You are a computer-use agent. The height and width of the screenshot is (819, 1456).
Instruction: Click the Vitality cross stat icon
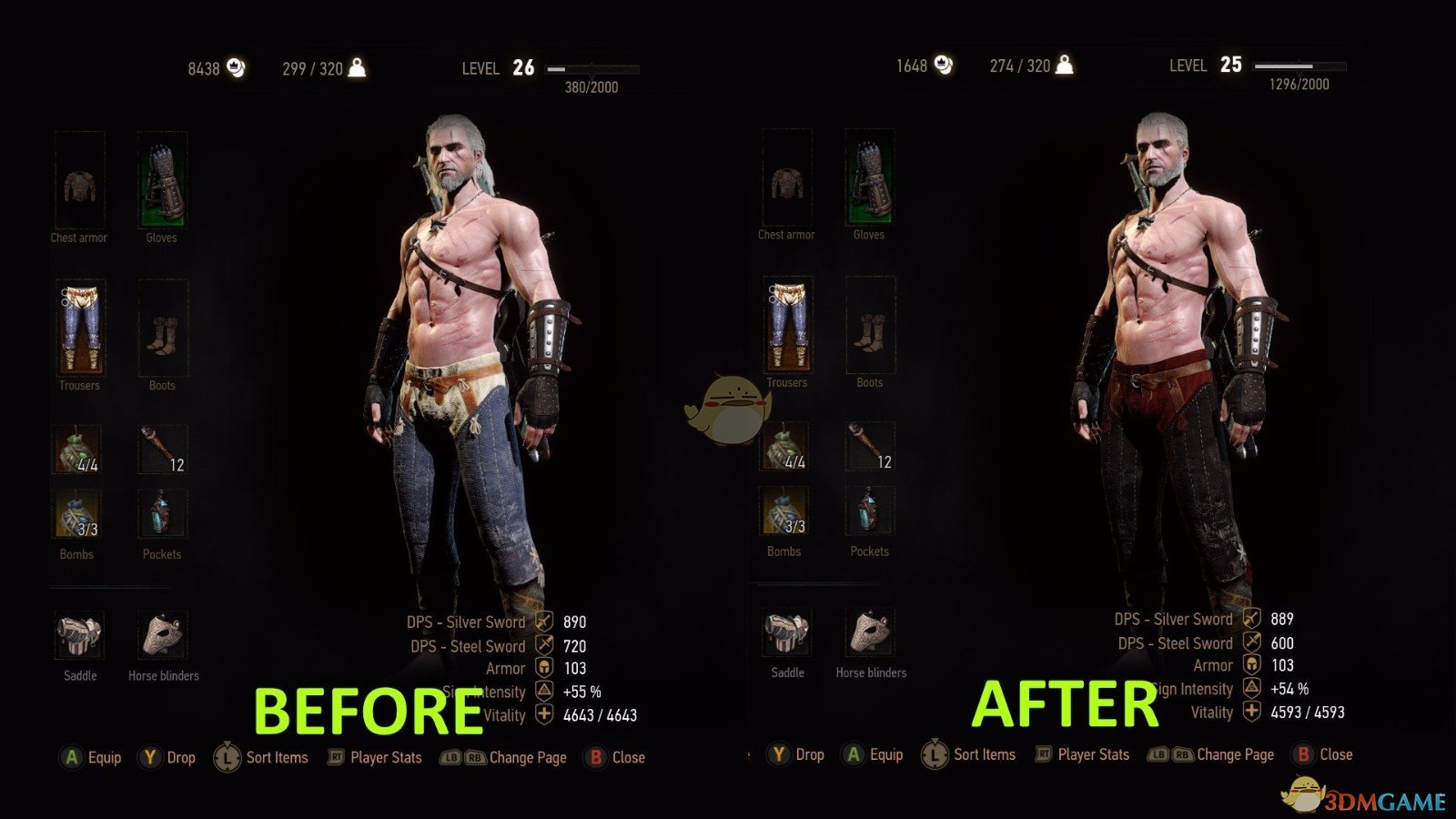point(544,713)
